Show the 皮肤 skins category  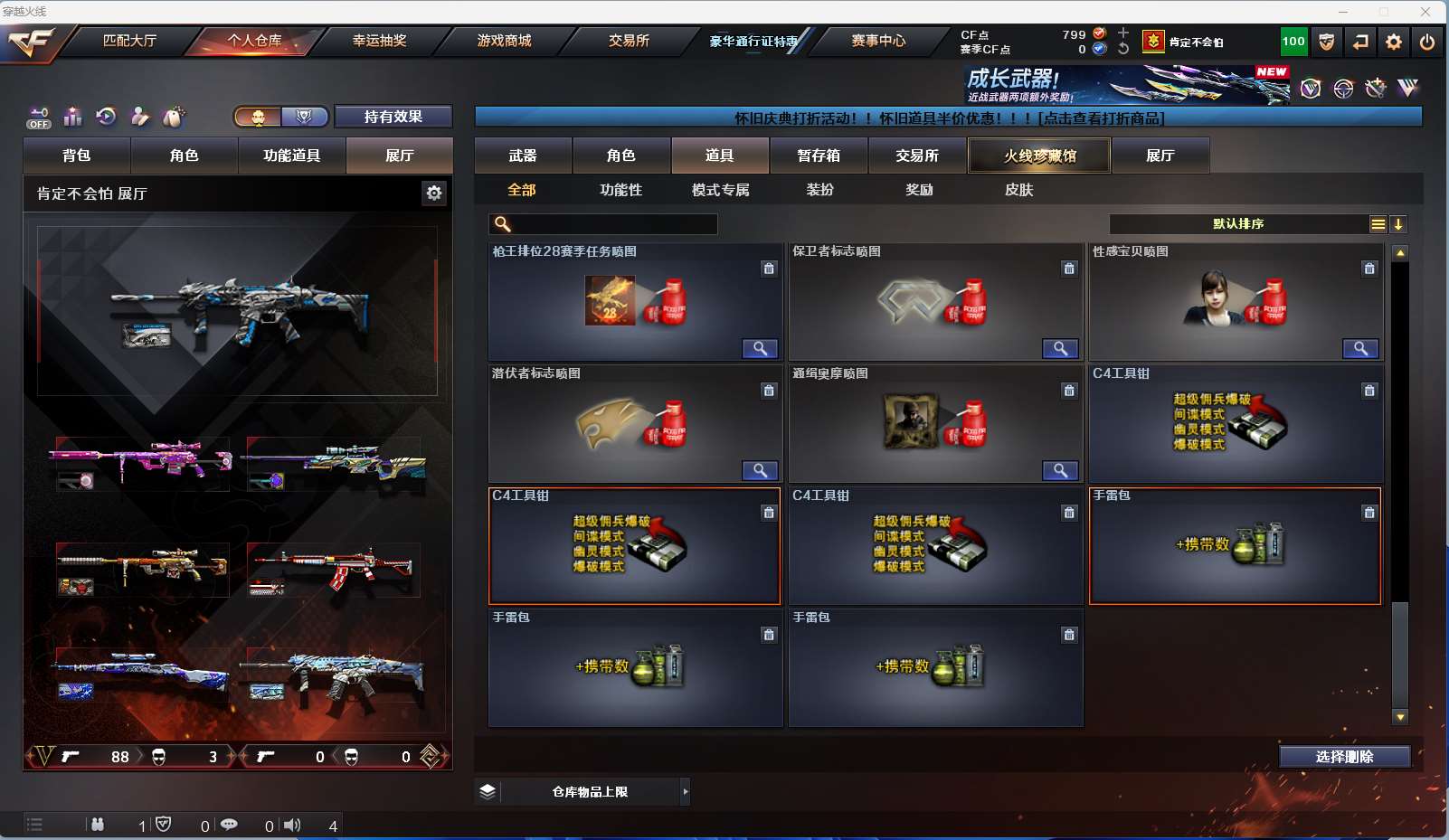coord(1018,190)
